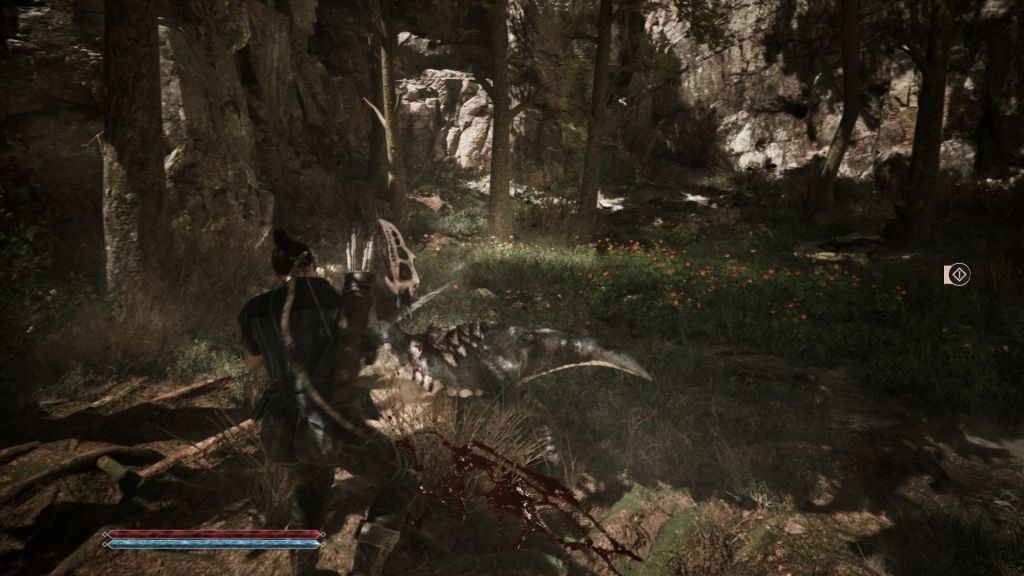Open the diamond notification icon at screen edge
Viewport: 1024px width, 576px height.
[x=958, y=274]
